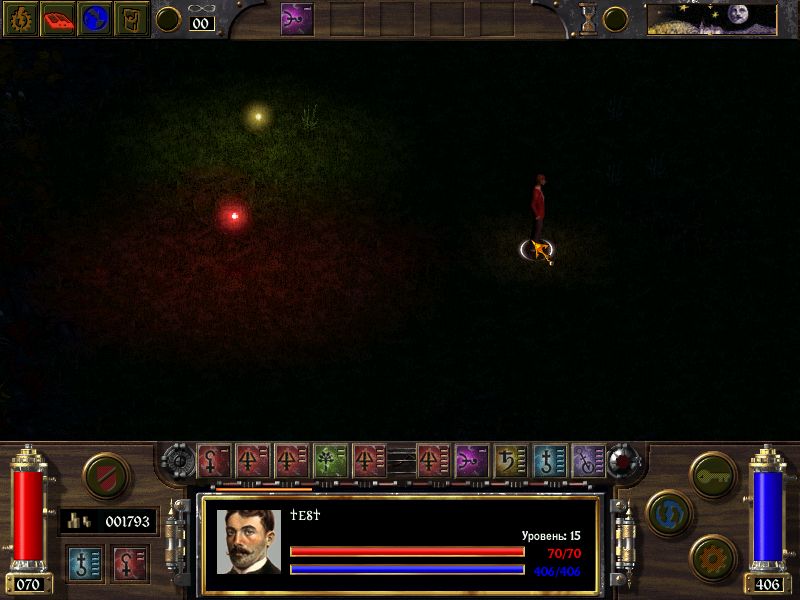Screen dimensions: 800x600
Task: Click the mustached character portrait
Action: tap(248, 541)
